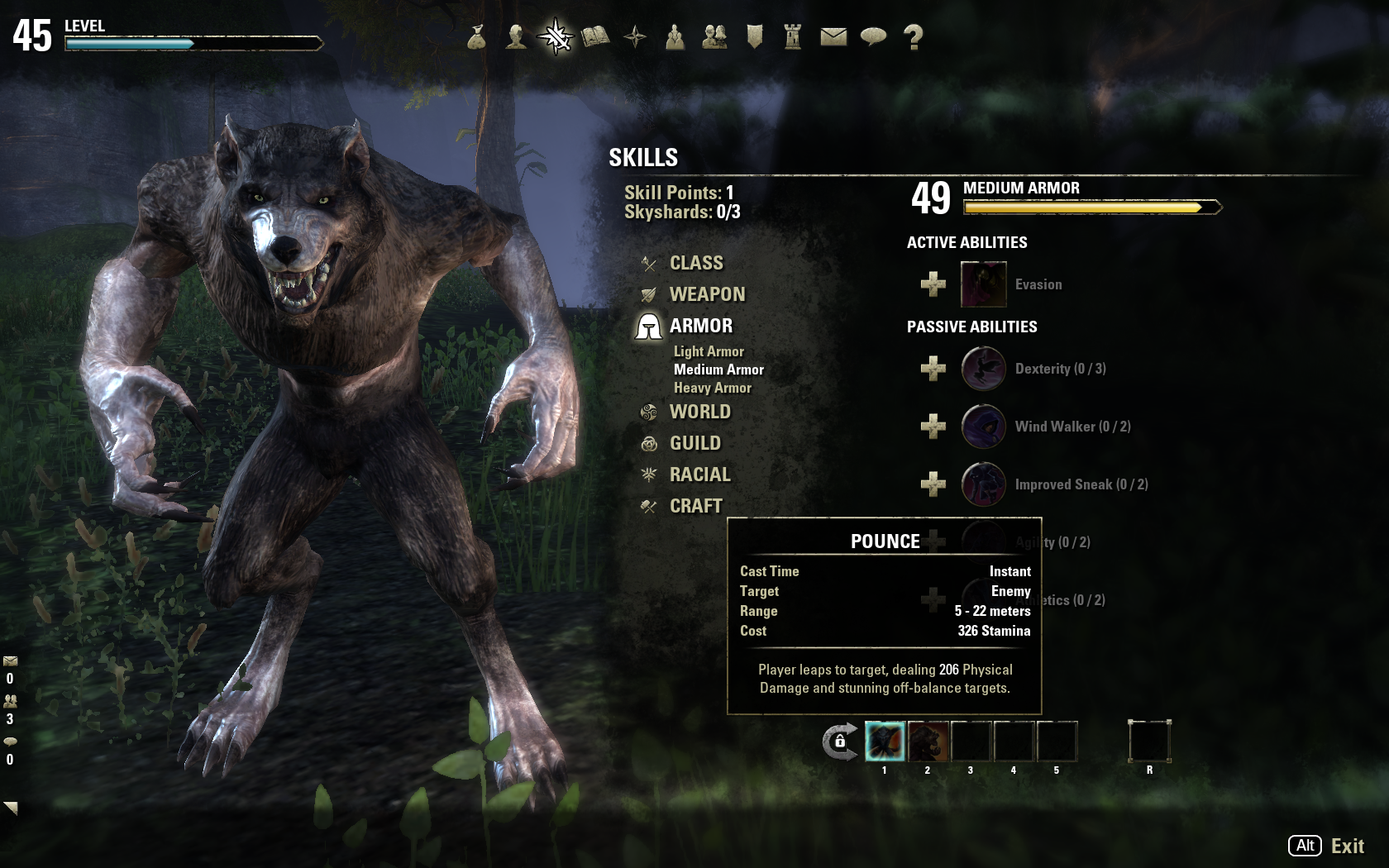Click the Wind Walker passive icon
This screenshot has height=868, width=1389.
tap(983, 427)
